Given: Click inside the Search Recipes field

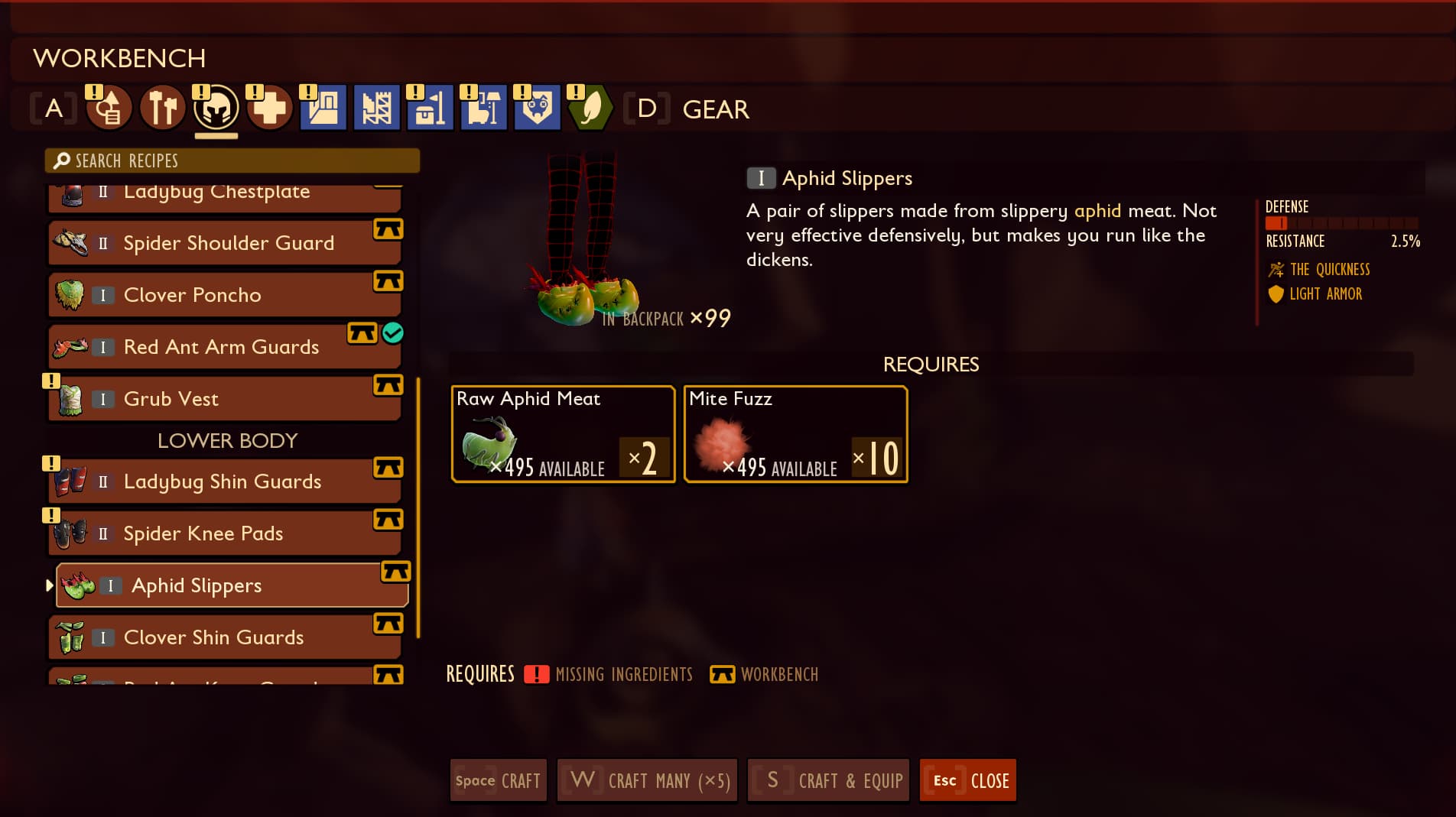Looking at the screenshot, I should pos(232,161).
